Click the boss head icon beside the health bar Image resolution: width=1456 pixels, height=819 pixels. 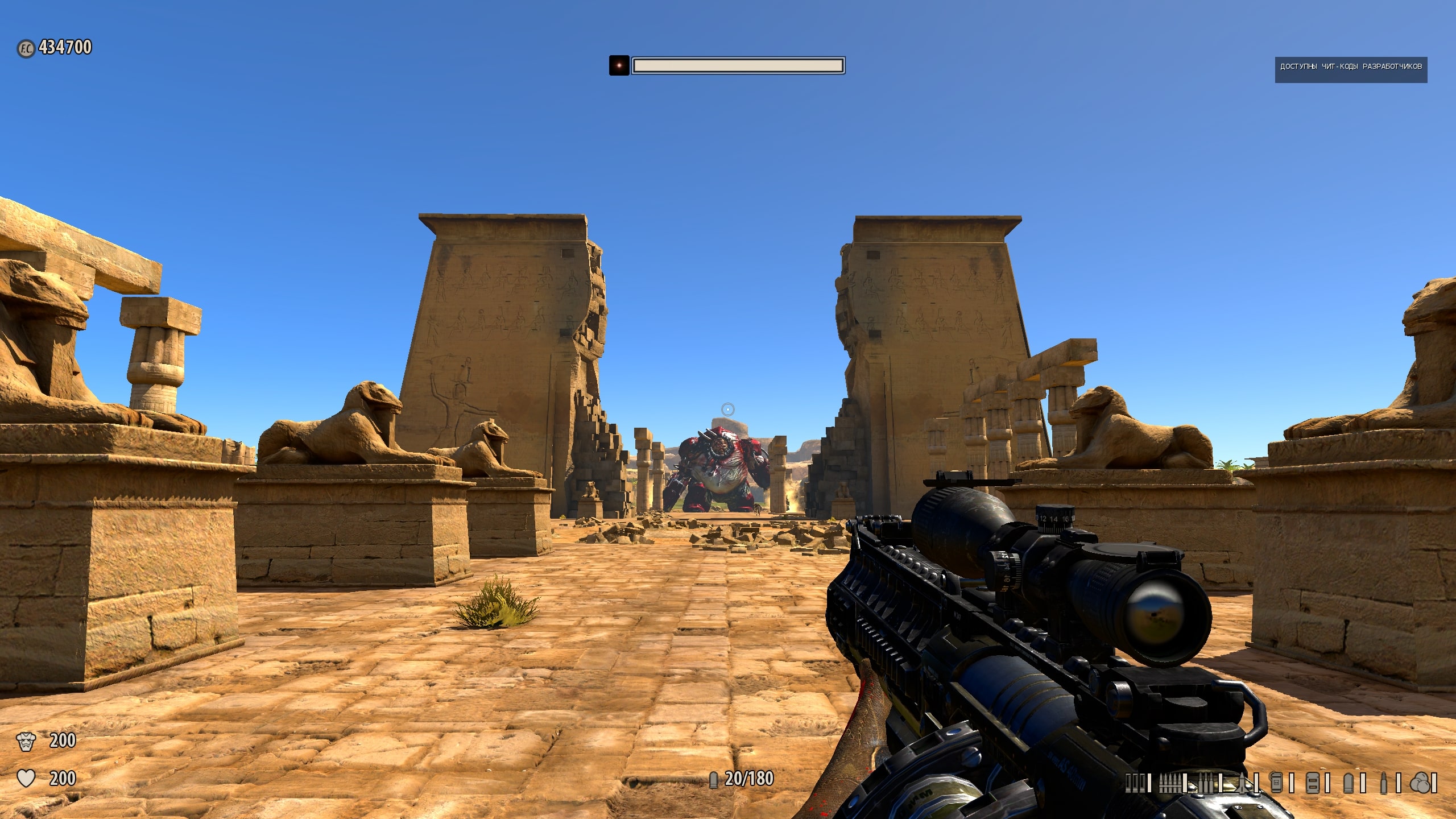618,65
